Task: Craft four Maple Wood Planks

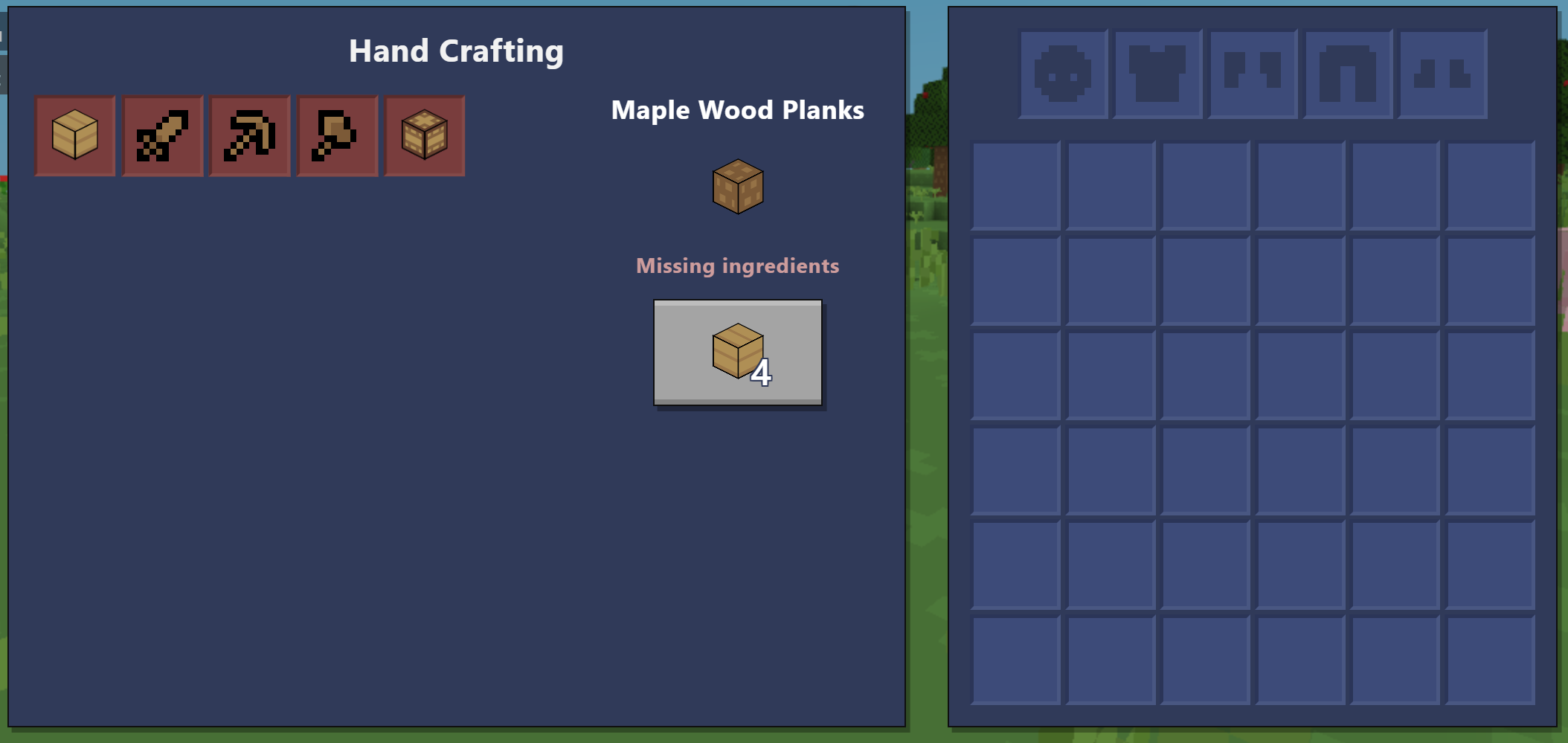Action: (x=737, y=353)
